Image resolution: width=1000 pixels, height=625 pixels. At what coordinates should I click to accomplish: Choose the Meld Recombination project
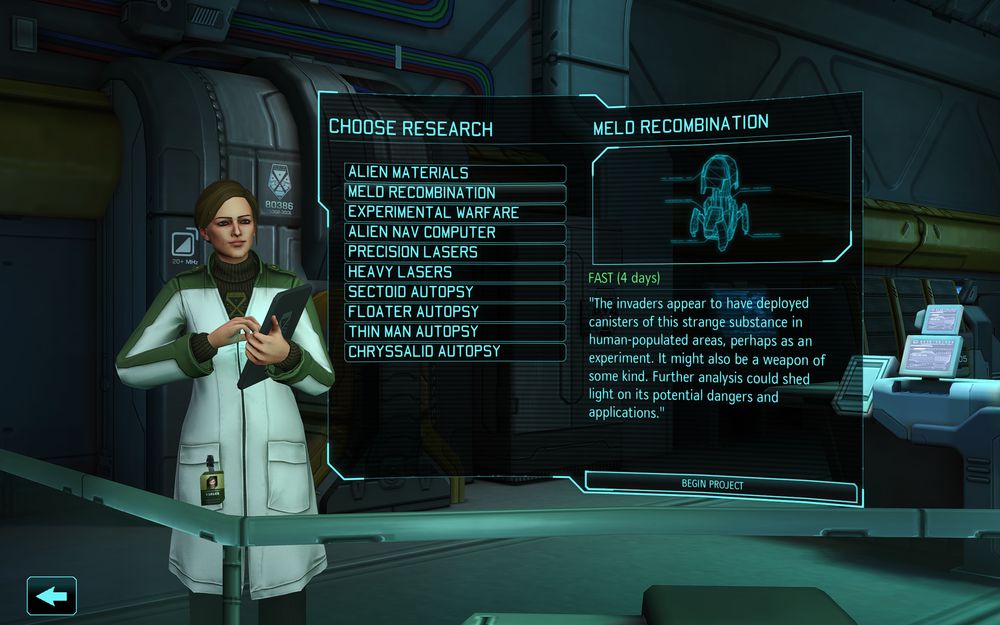455,193
